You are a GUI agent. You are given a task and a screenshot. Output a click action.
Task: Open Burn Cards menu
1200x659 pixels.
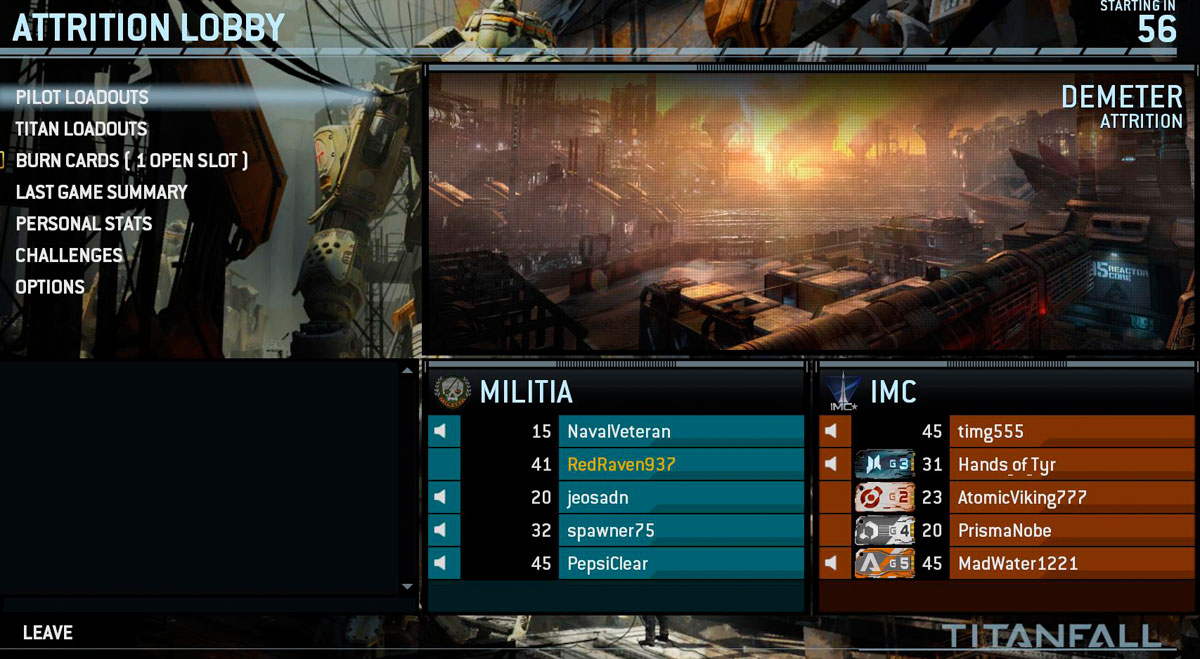click(131, 160)
